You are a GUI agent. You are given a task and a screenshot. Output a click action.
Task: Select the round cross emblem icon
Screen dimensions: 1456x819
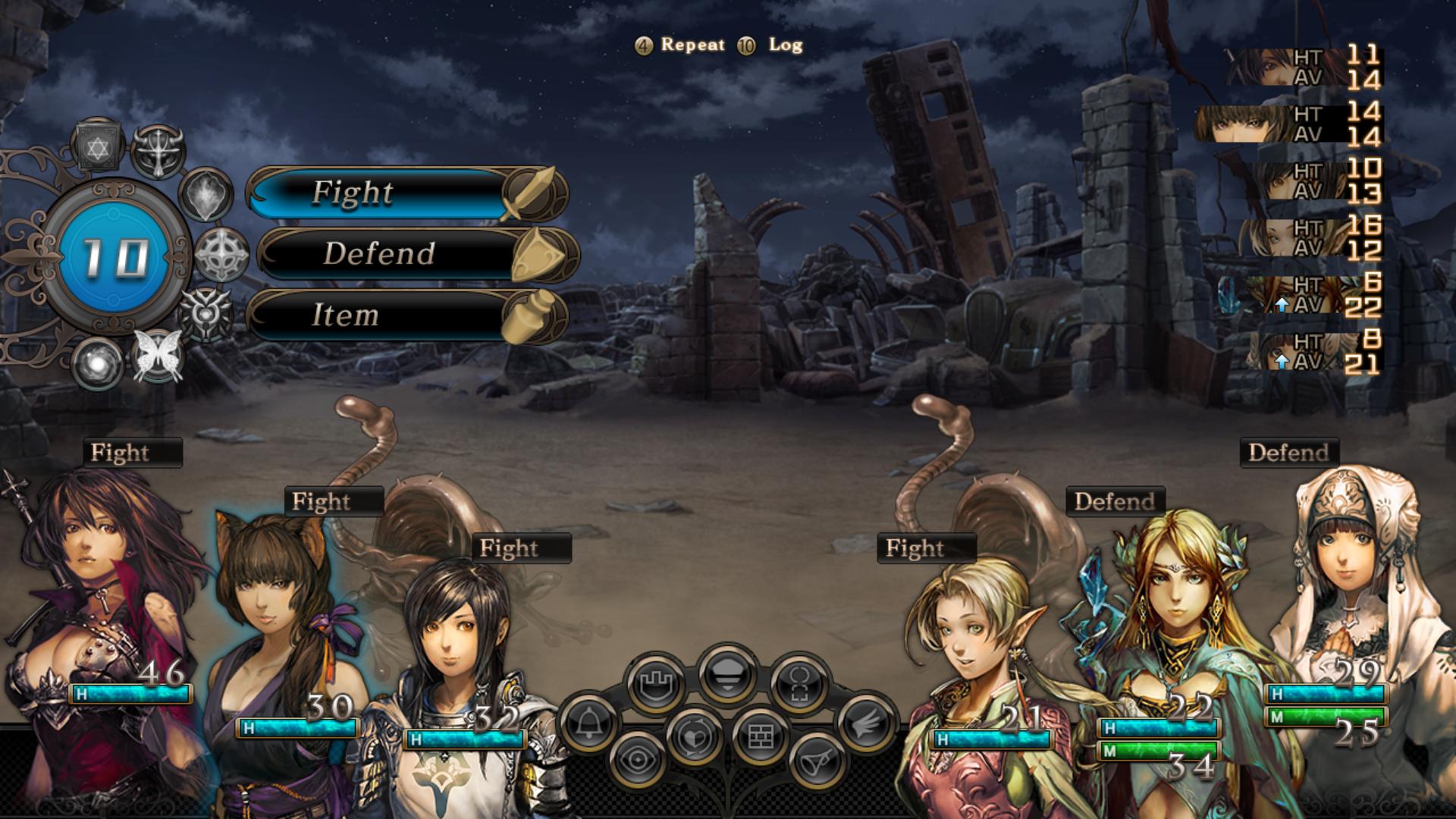point(221,254)
